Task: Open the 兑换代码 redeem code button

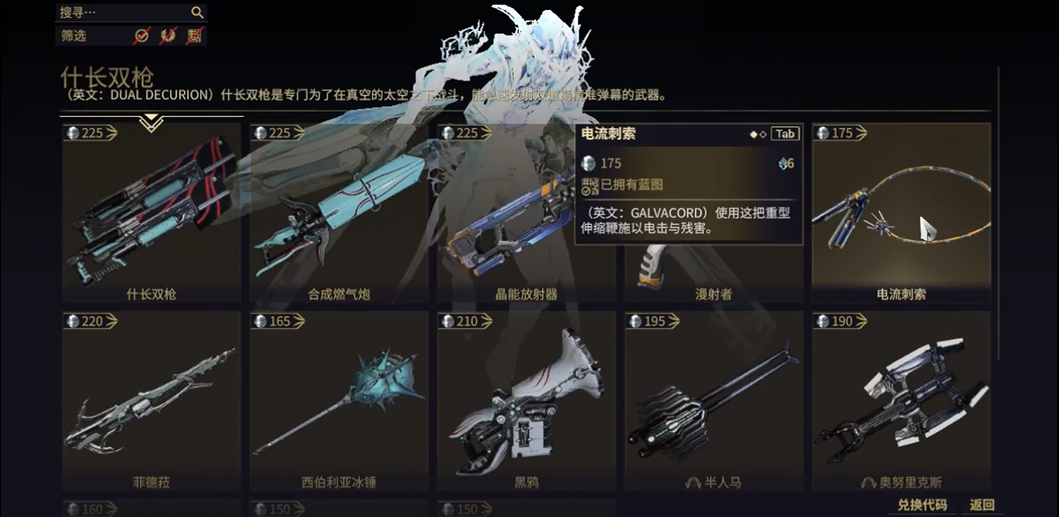Action: (x=921, y=505)
